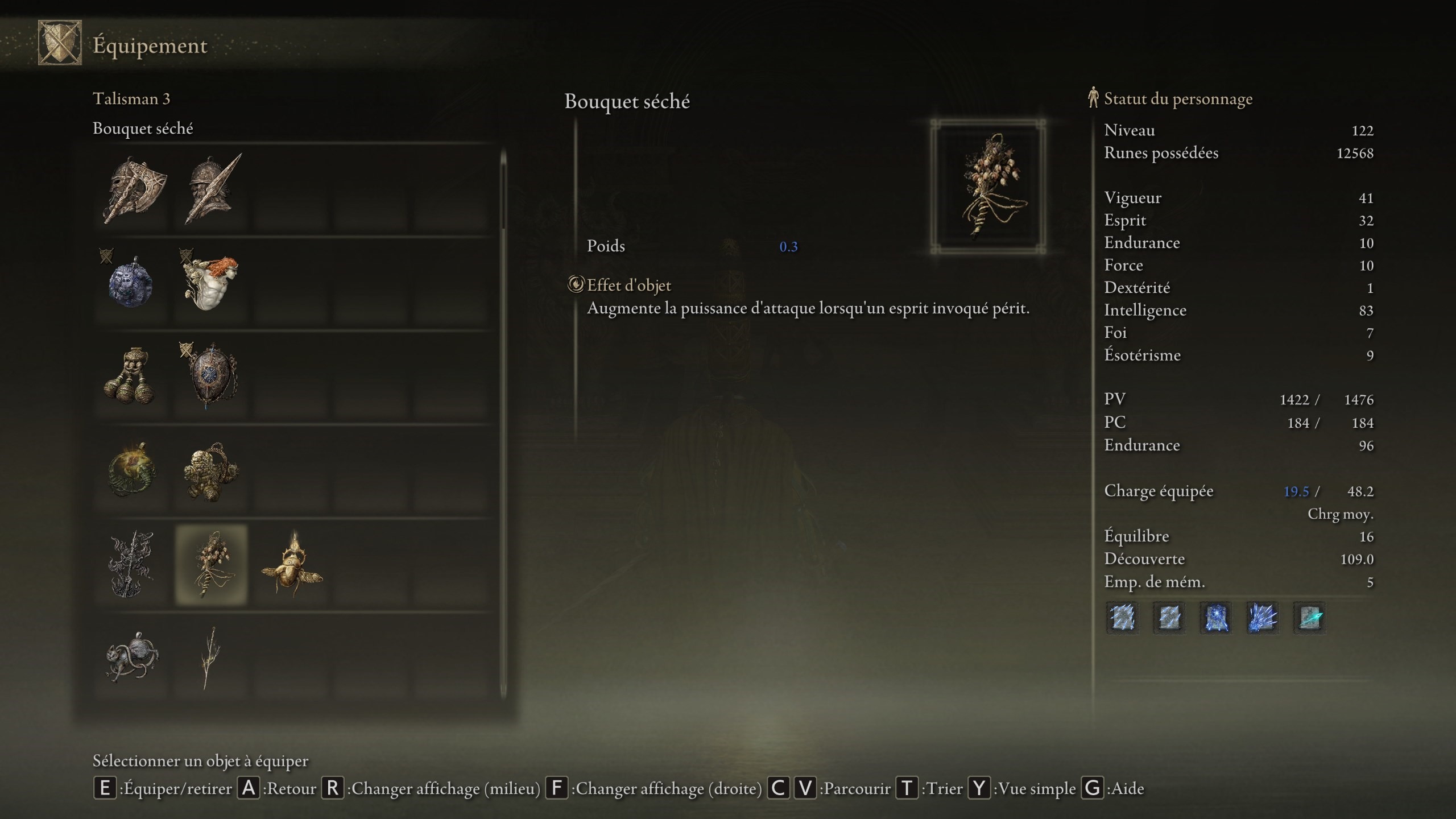Select the dark trident figure talisman

[x=132, y=565]
